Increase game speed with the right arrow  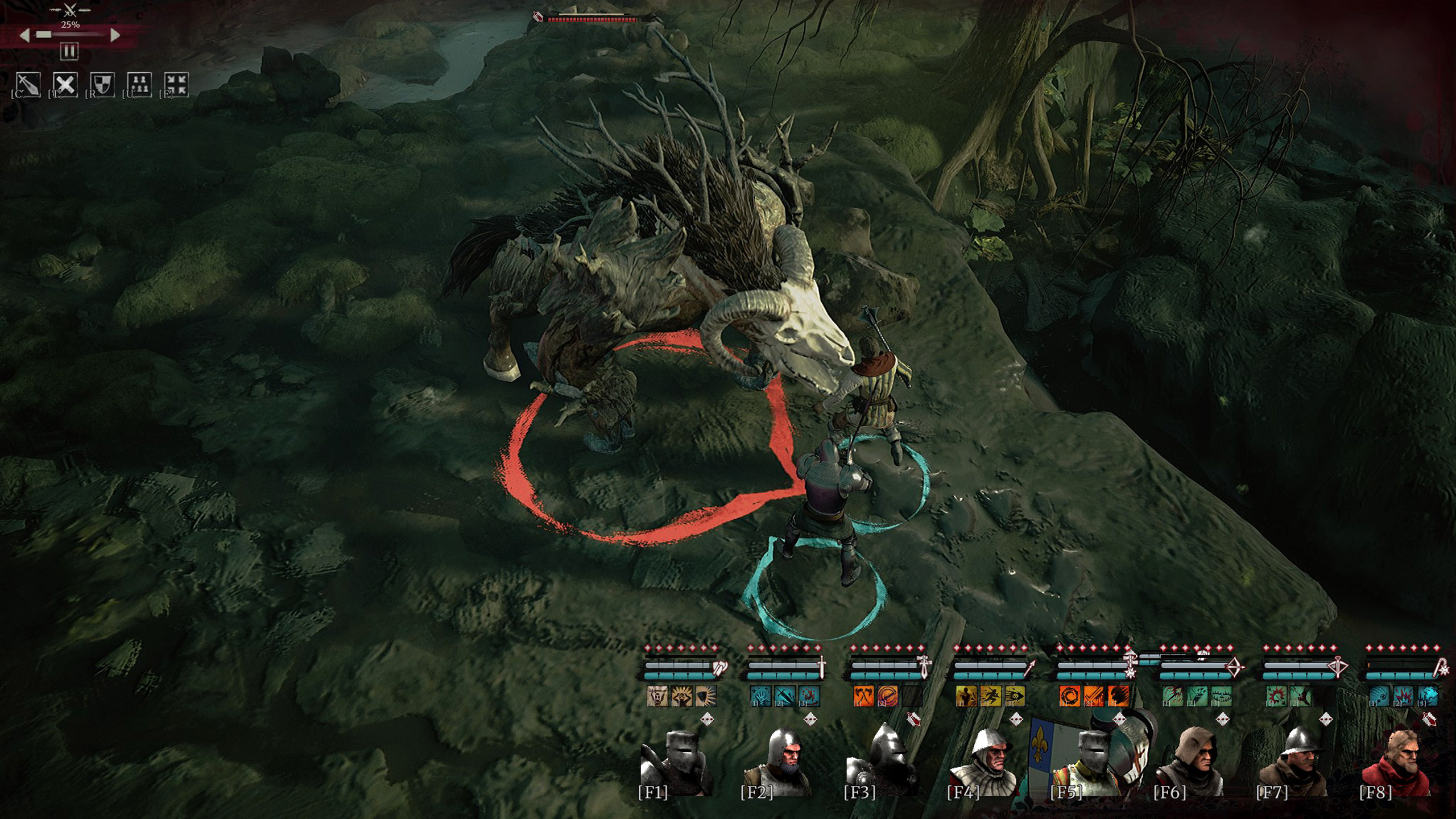(115, 35)
